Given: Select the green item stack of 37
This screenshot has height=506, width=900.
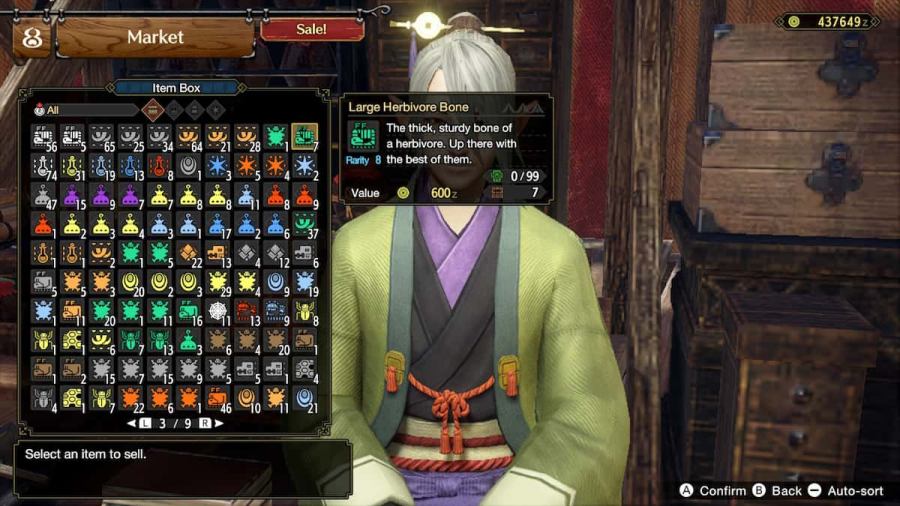Looking at the screenshot, I should pyautogui.click(x=304, y=223).
